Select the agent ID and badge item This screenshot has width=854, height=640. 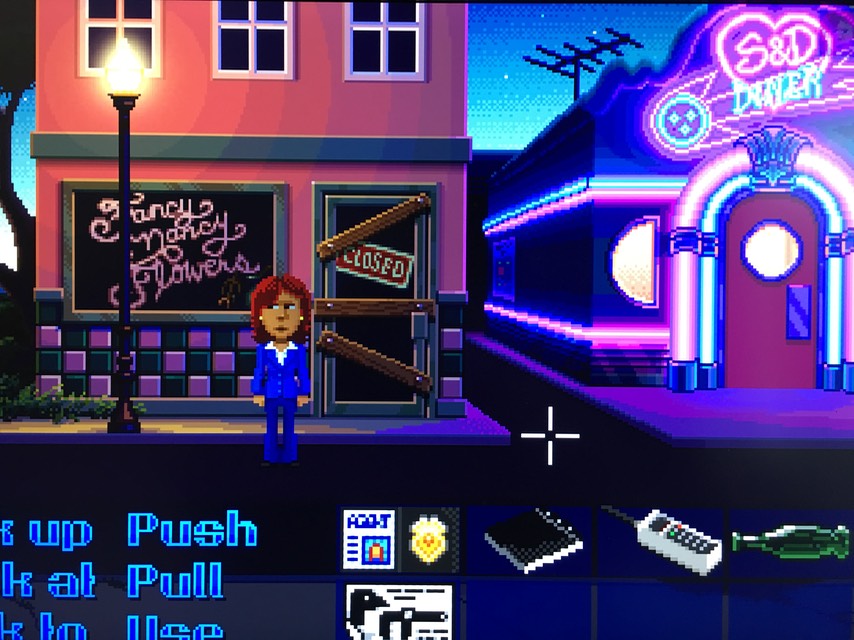tap(400, 540)
